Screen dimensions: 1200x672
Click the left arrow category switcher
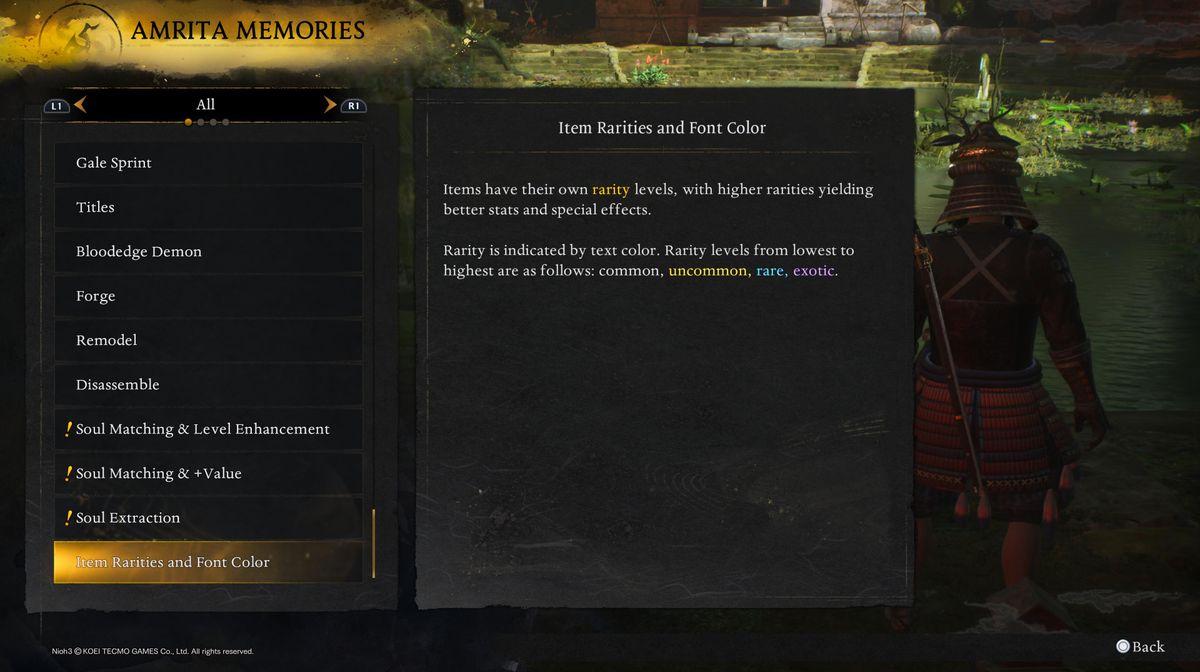click(x=80, y=104)
